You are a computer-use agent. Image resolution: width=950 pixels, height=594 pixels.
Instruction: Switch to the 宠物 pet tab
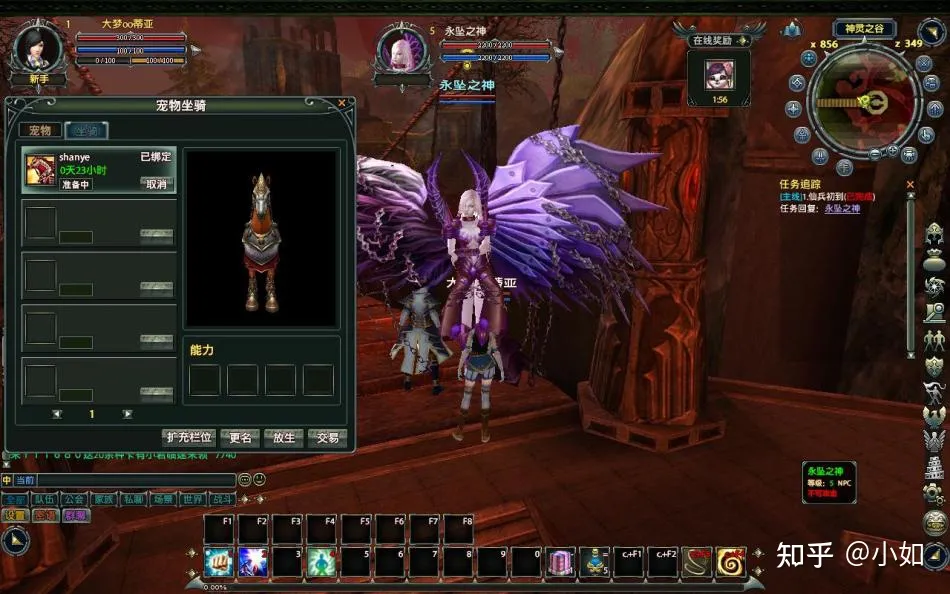40,130
